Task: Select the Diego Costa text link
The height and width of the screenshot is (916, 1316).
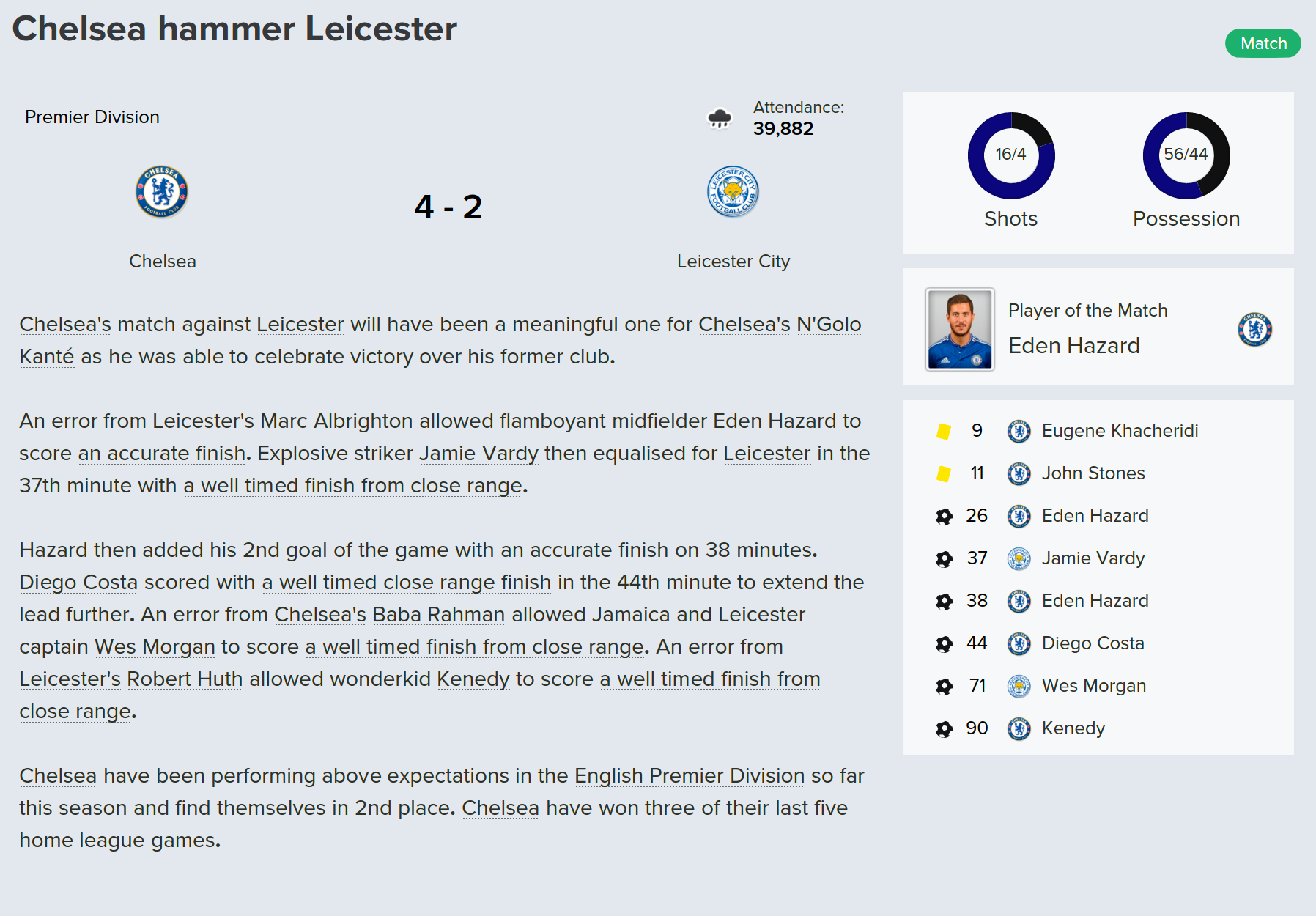Action: click(78, 583)
